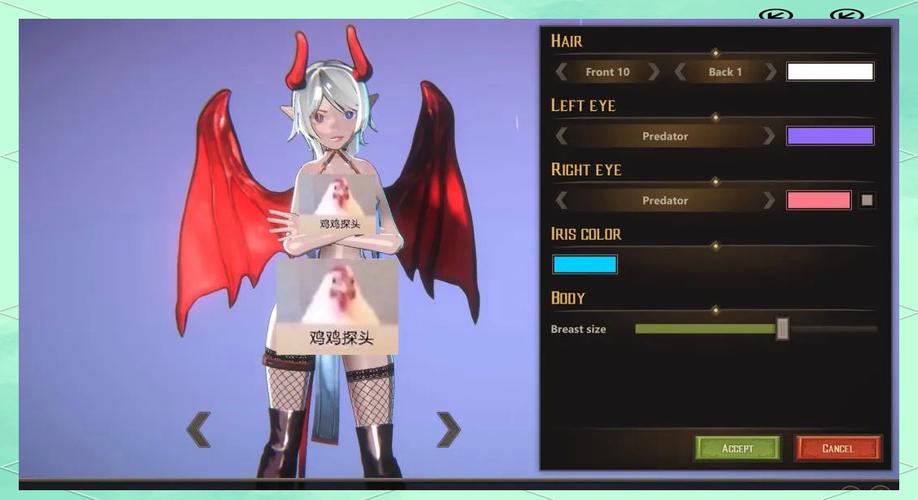Image resolution: width=918 pixels, height=500 pixels.
Task: Cycle right eye type backward
Action: pos(562,200)
